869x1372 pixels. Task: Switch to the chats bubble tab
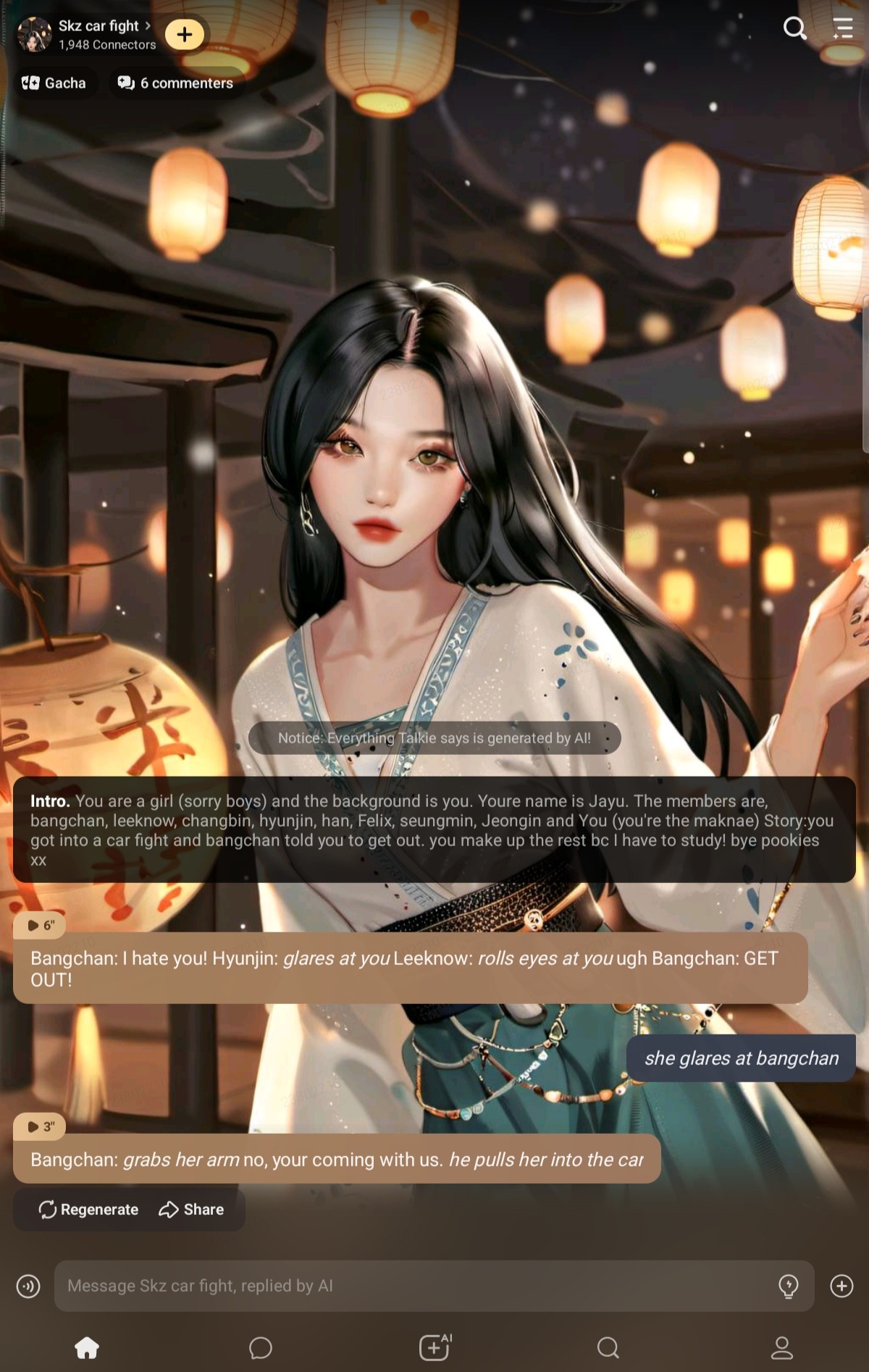[x=261, y=1347]
